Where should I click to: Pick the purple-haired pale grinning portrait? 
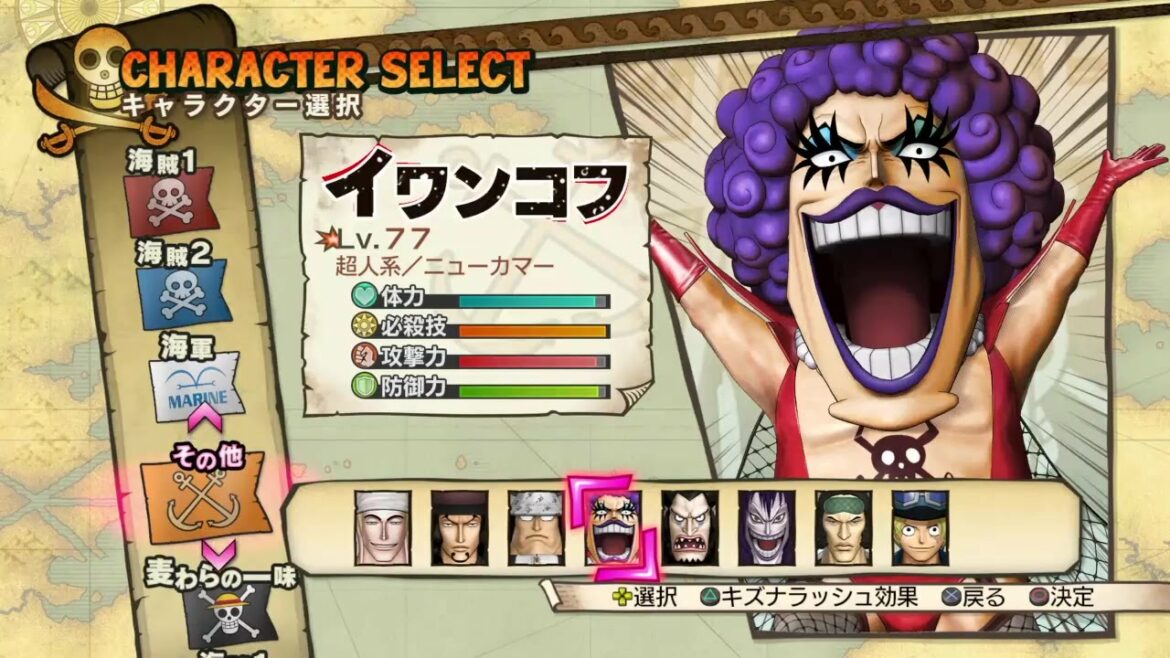(x=767, y=528)
